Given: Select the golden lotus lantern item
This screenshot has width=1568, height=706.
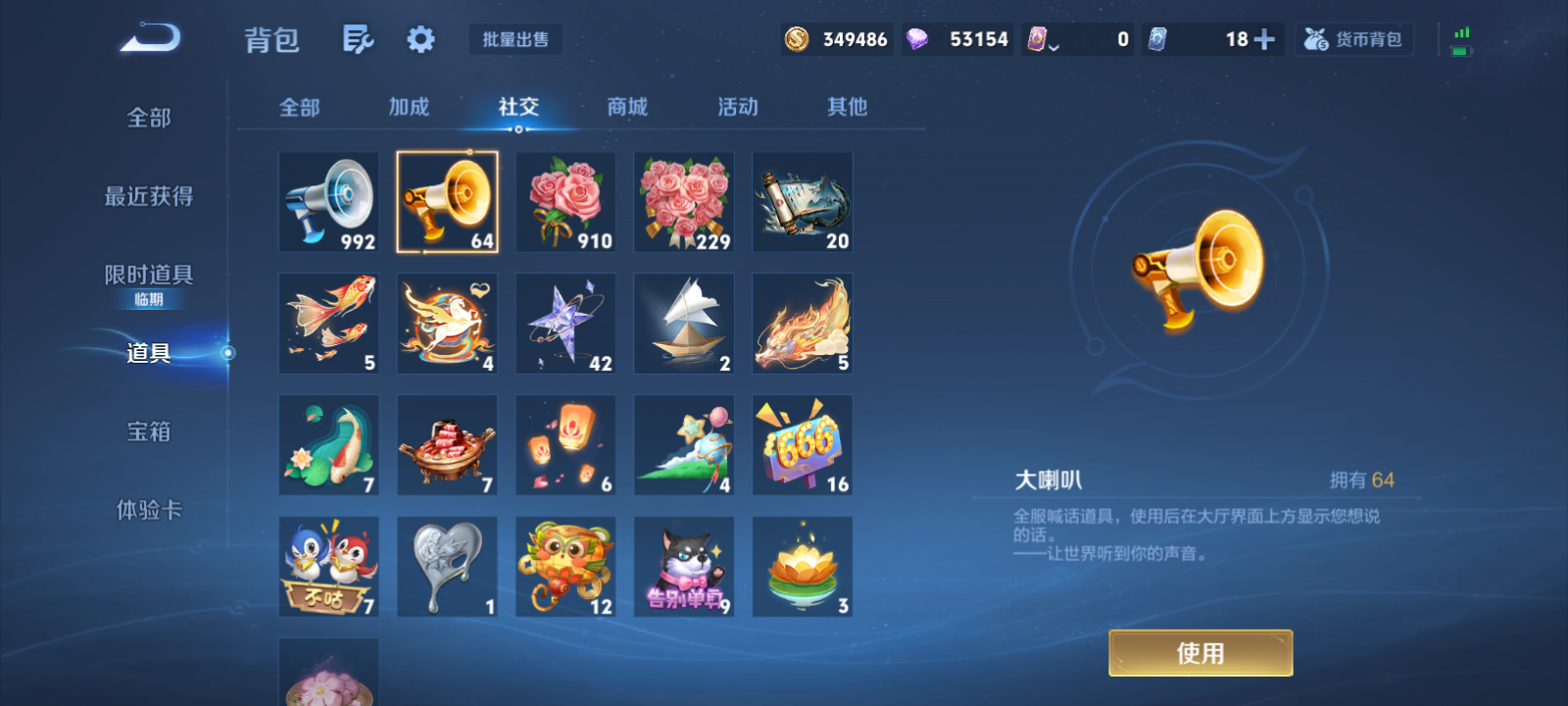Looking at the screenshot, I should tap(802, 565).
